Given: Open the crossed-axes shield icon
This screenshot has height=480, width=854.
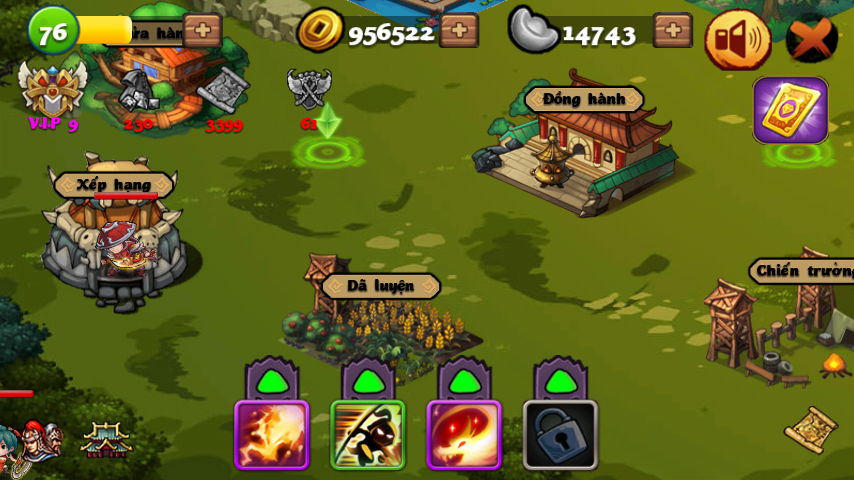Looking at the screenshot, I should pos(309,90).
